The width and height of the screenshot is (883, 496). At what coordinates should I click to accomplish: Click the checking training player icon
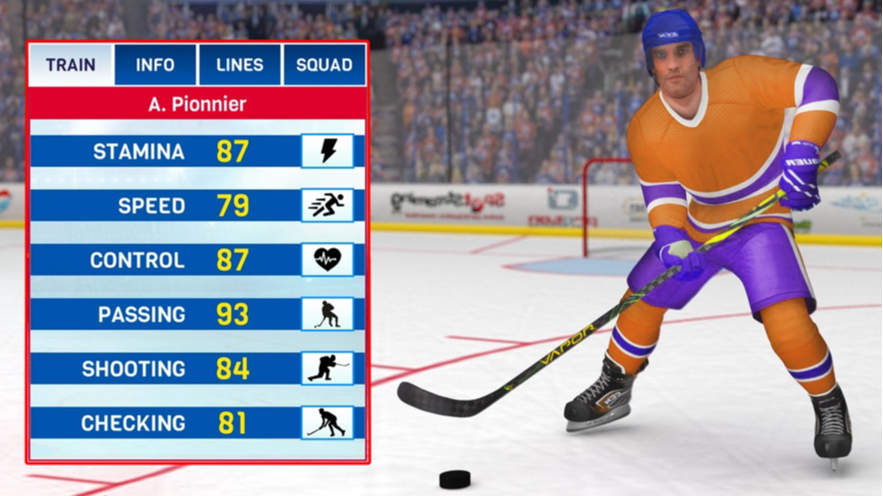coord(327,423)
